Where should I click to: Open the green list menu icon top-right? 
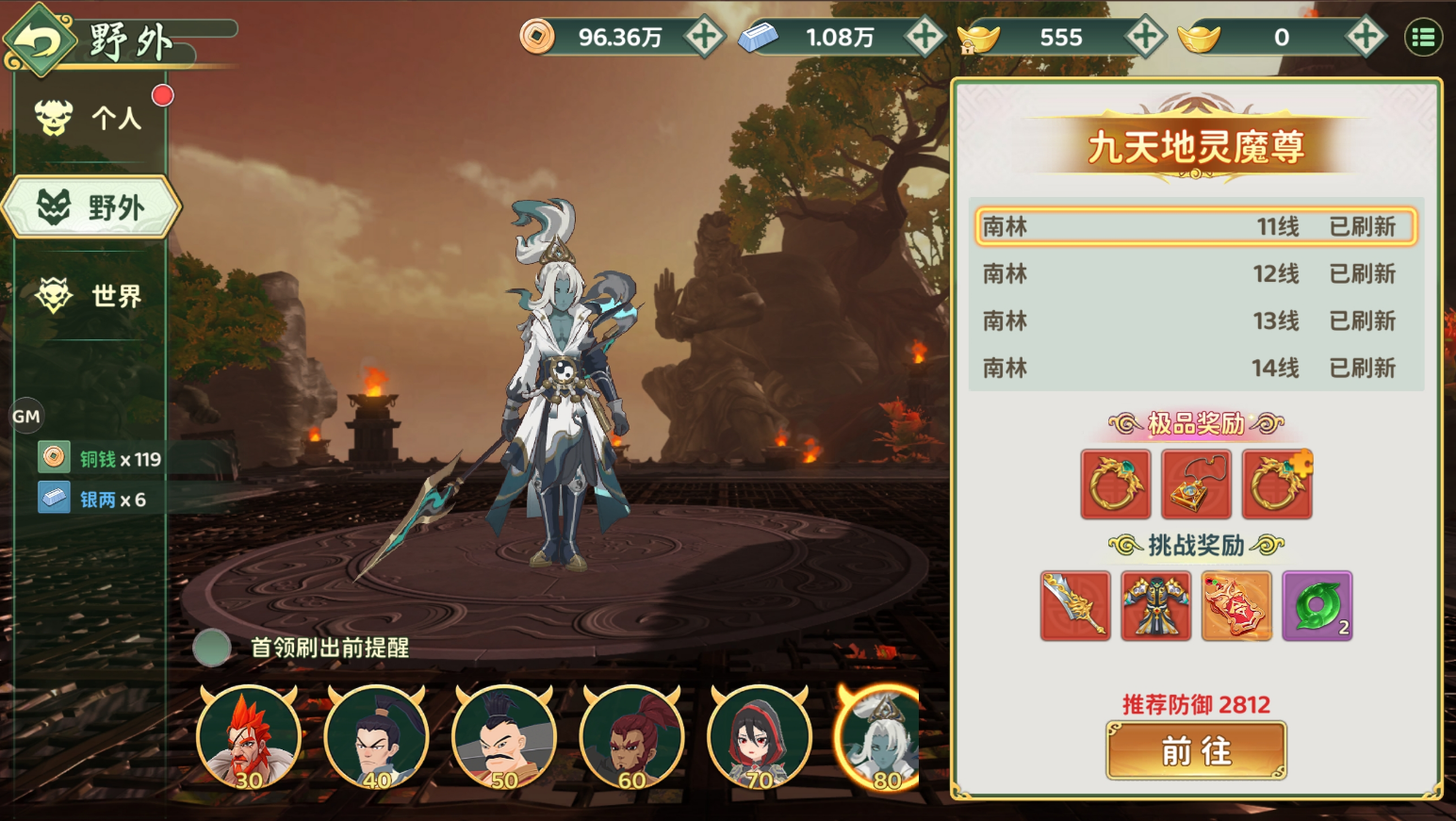1425,37
